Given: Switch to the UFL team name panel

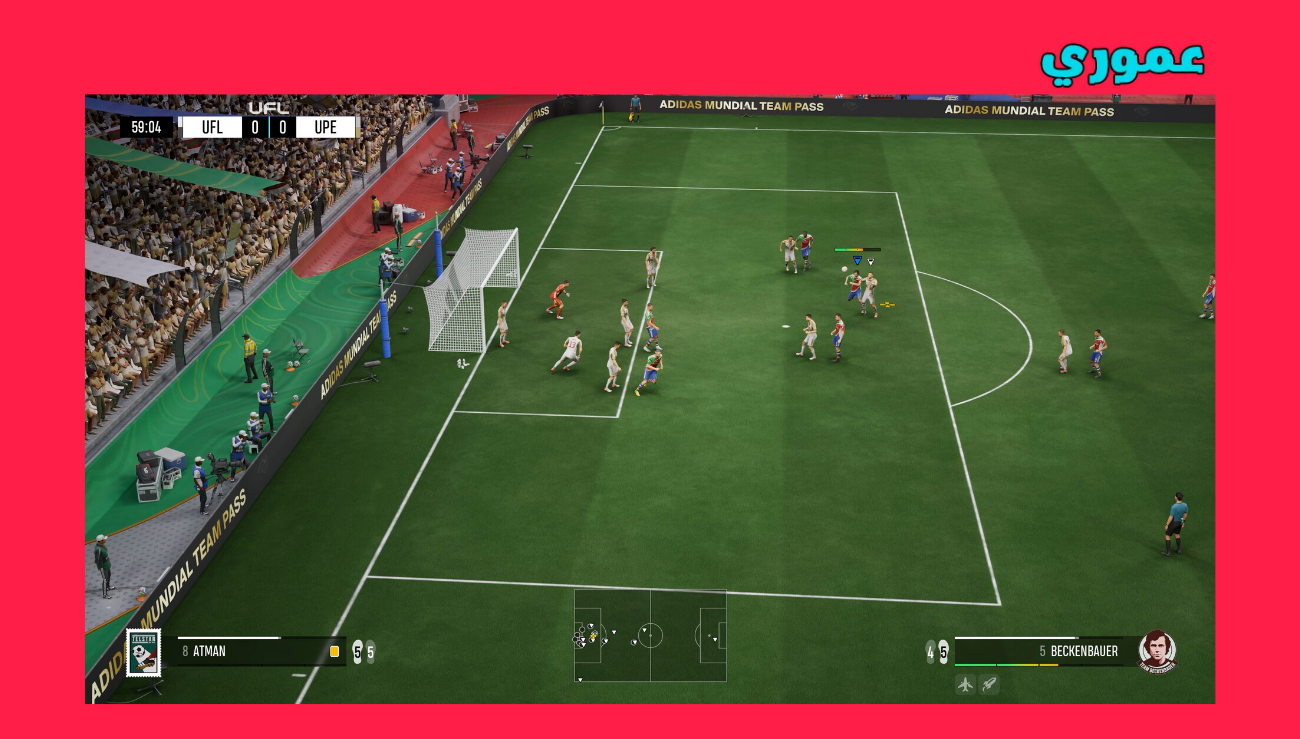Looking at the screenshot, I should [x=211, y=126].
